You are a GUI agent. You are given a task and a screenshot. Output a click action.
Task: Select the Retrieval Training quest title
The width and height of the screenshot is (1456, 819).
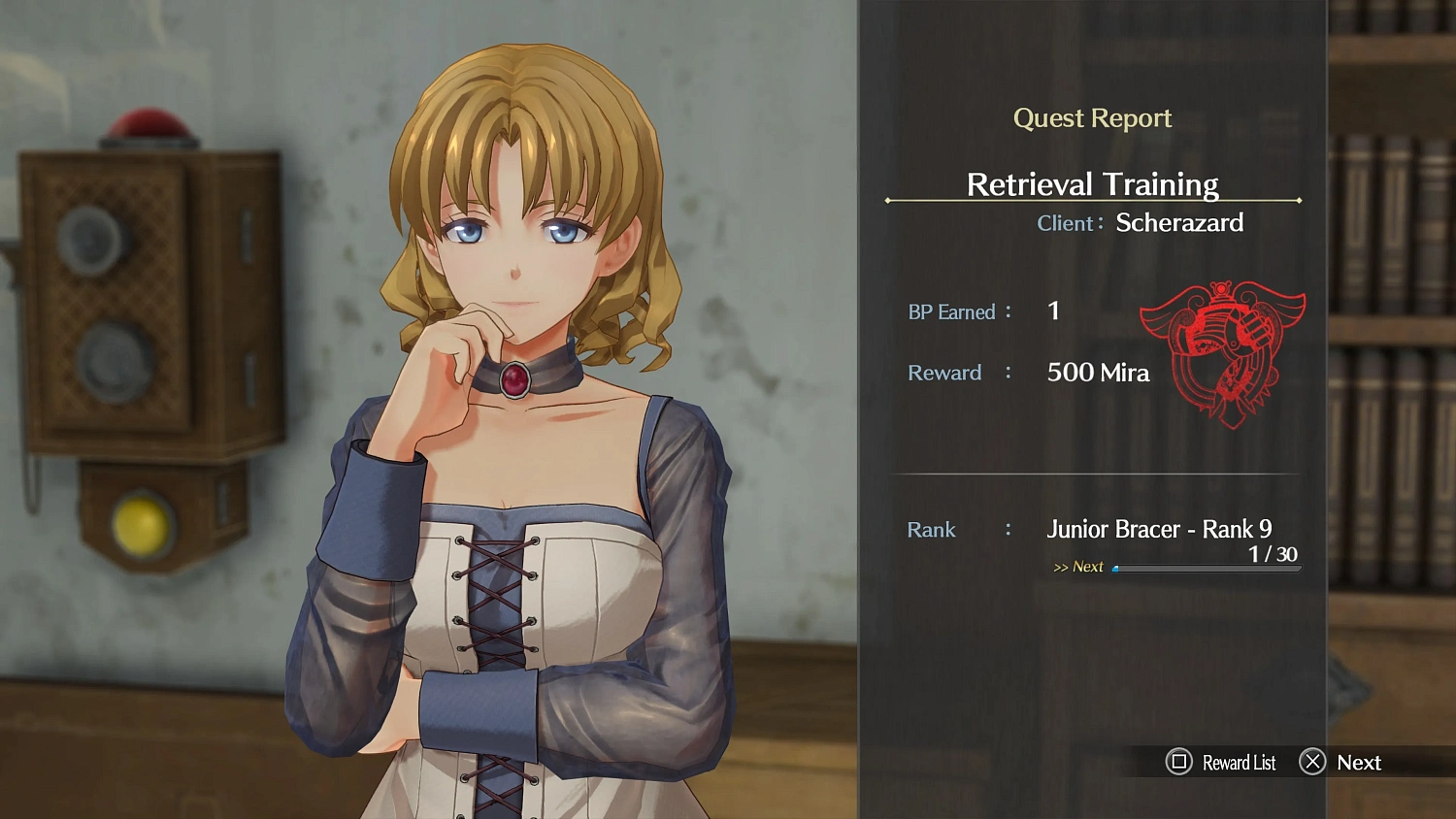(1092, 183)
